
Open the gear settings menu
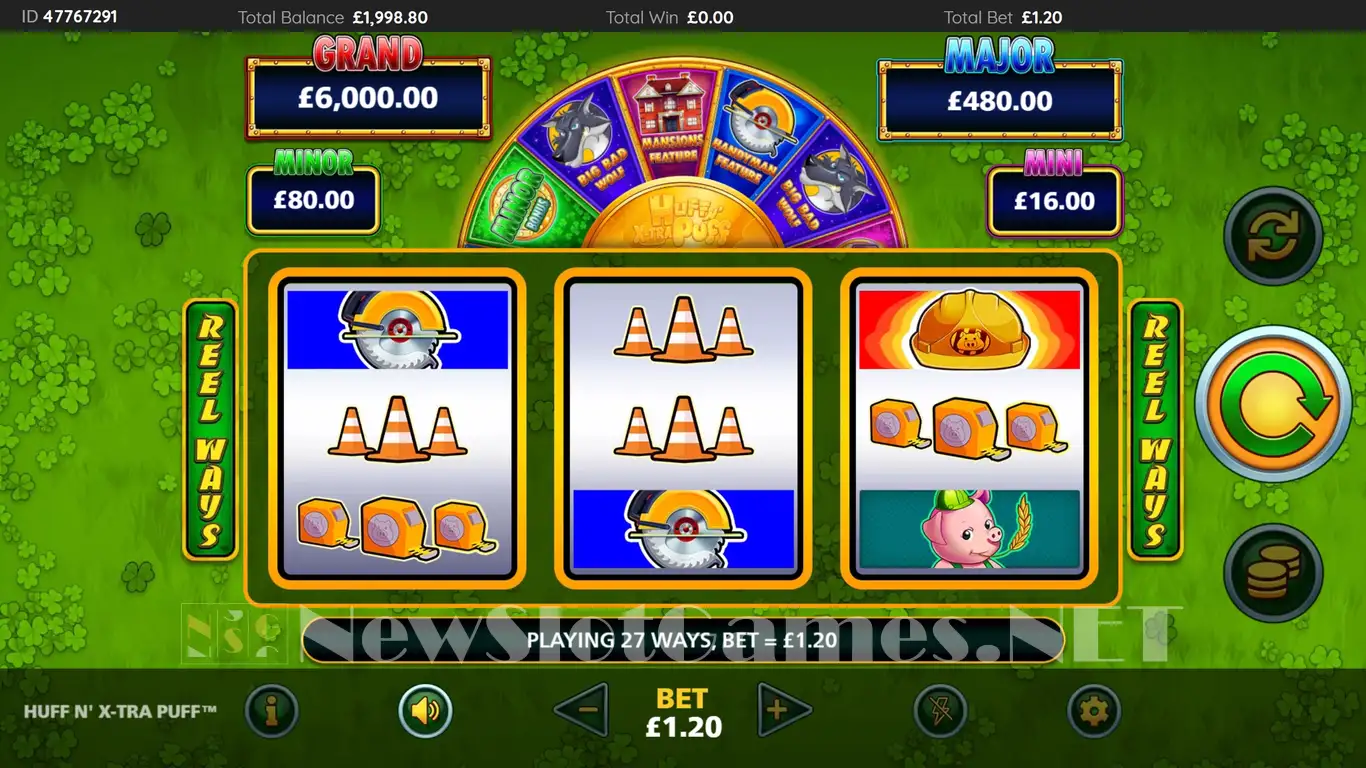1093,711
